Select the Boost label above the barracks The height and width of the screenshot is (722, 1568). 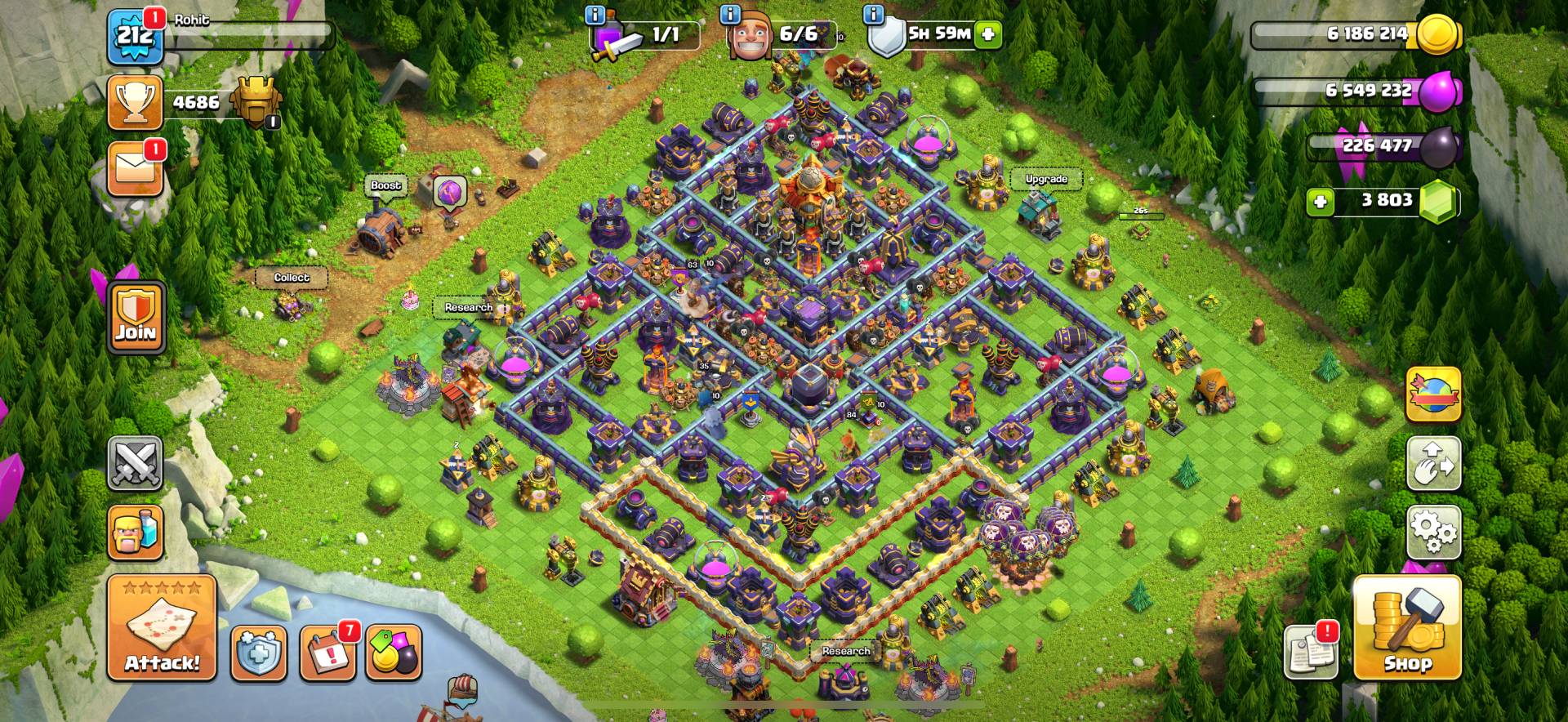coord(385,186)
